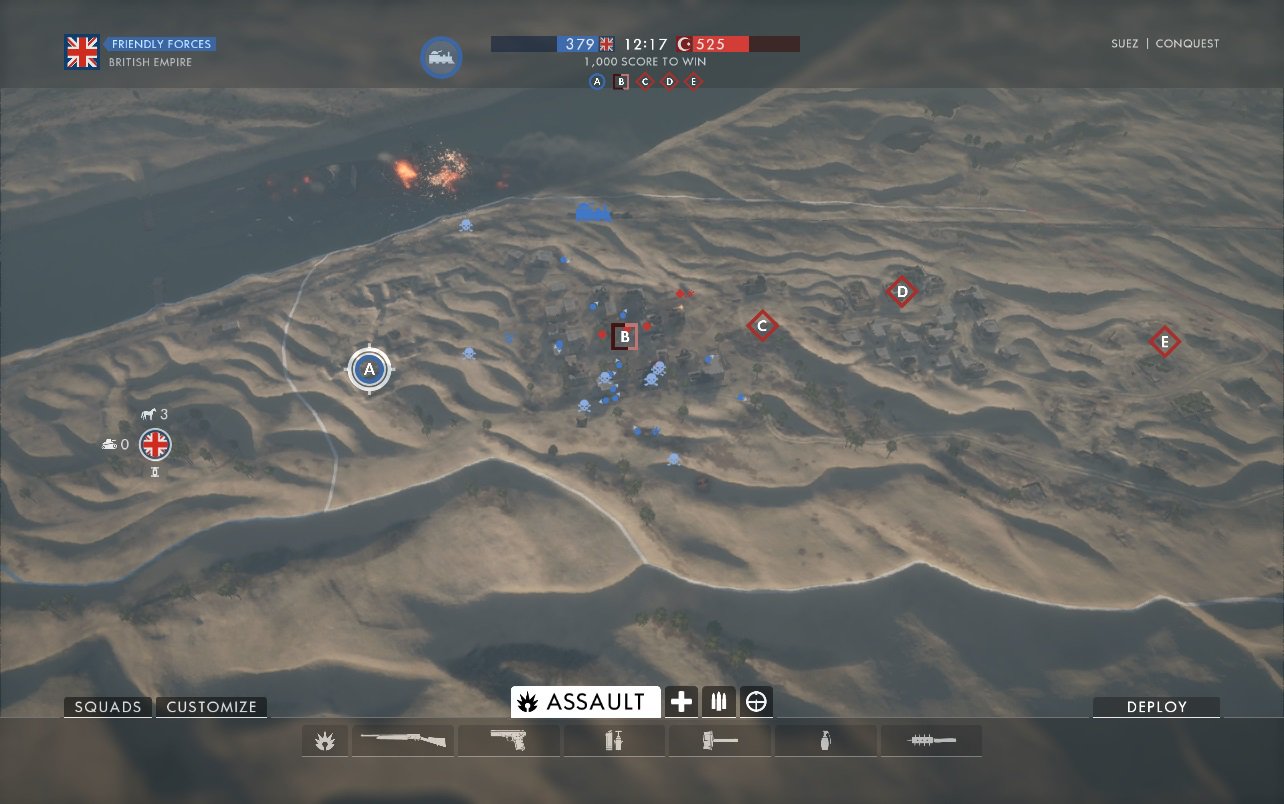Open the Customize loadout screen

coord(211,707)
